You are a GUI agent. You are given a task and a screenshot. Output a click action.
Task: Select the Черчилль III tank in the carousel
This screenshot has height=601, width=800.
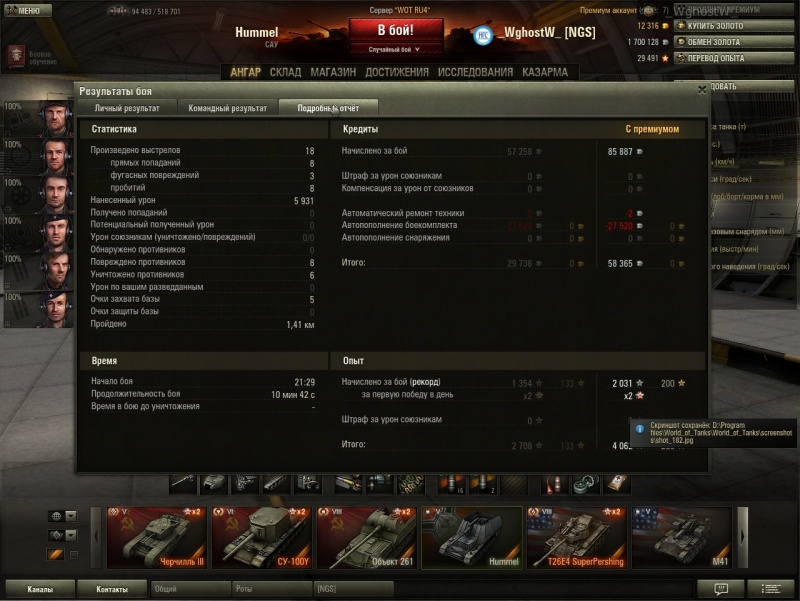157,537
